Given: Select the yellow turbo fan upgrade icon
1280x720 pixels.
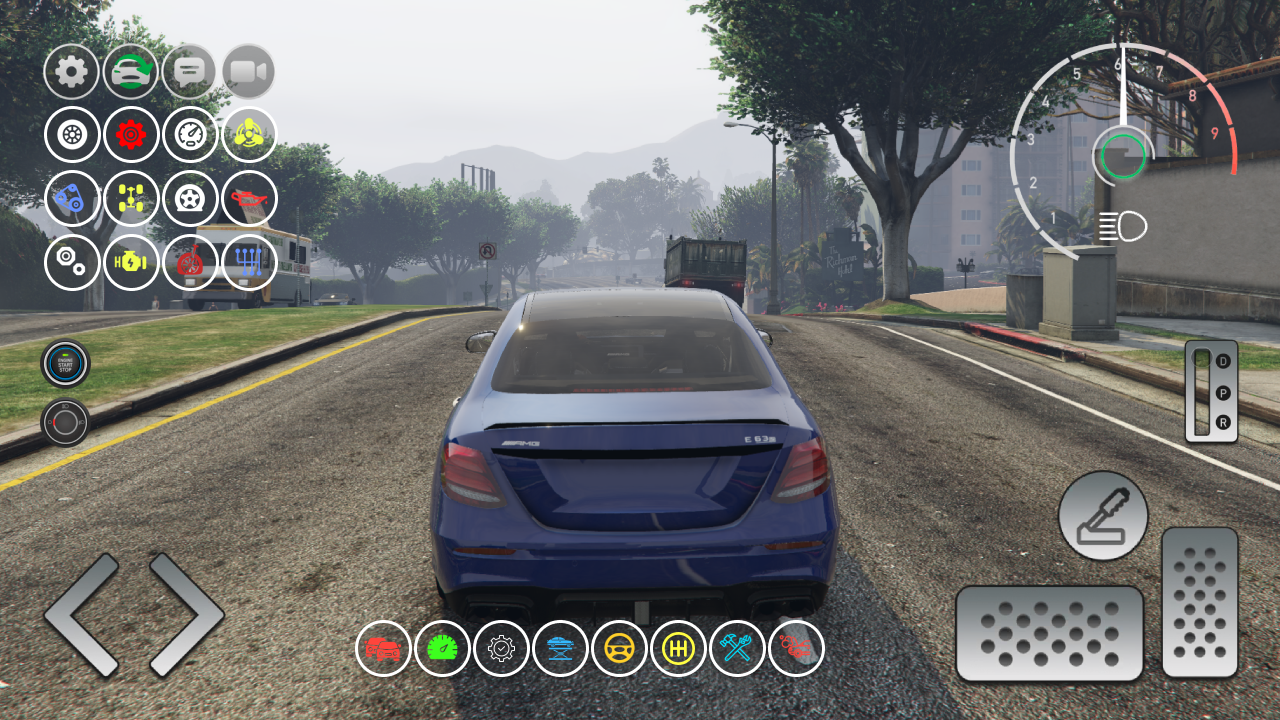Looking at the screenshot, I should pos(249,135).
